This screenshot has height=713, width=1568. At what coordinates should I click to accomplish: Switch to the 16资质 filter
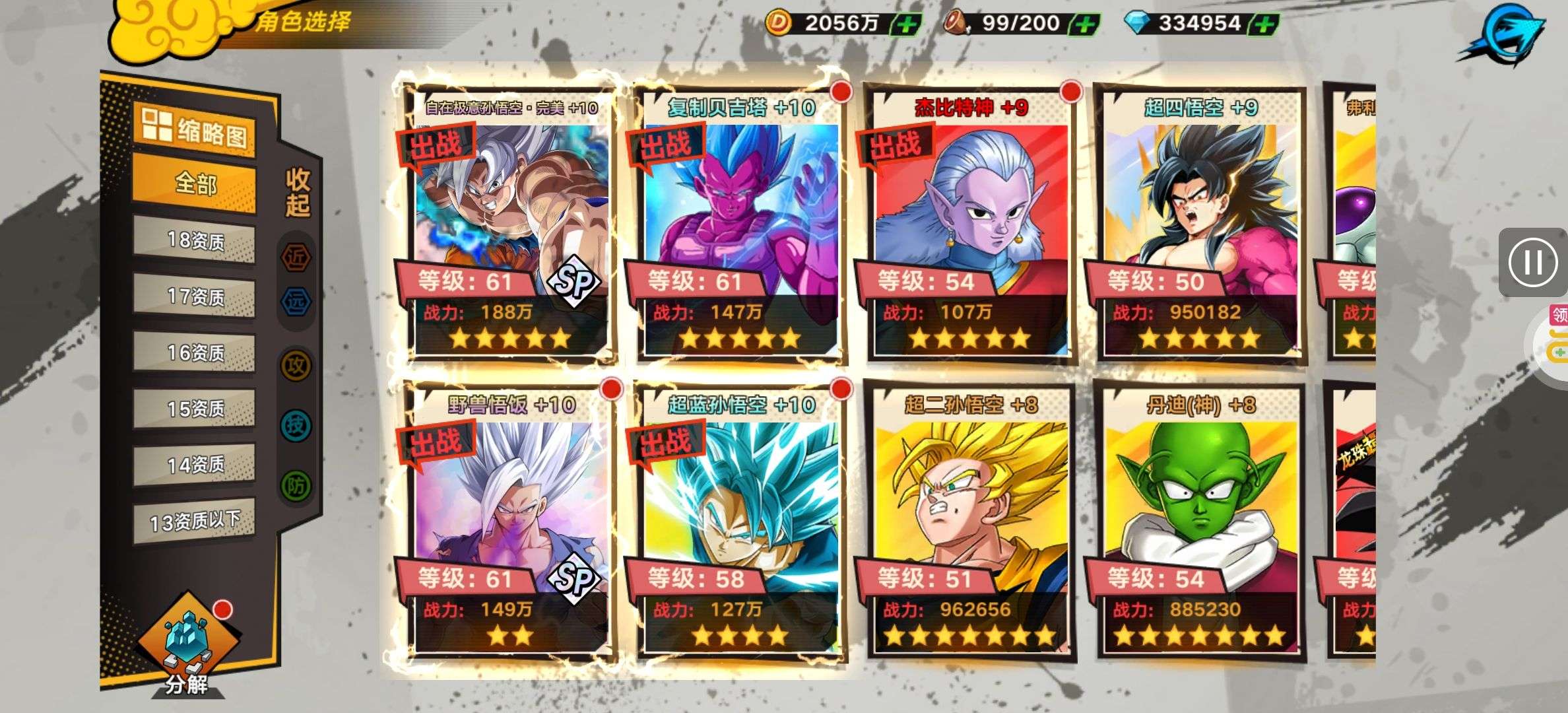pyautogui.click(x=195, y=353)
